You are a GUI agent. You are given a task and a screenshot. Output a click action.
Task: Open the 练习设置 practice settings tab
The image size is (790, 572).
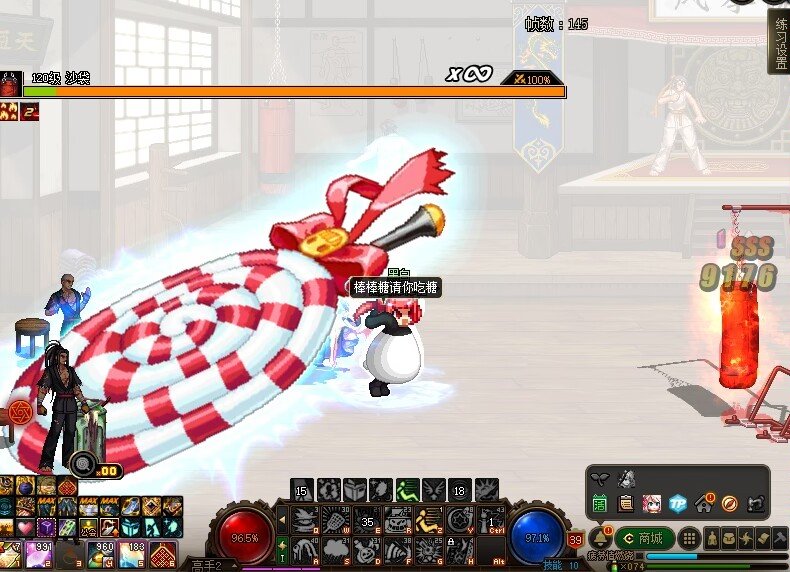[x=778, y=42]
